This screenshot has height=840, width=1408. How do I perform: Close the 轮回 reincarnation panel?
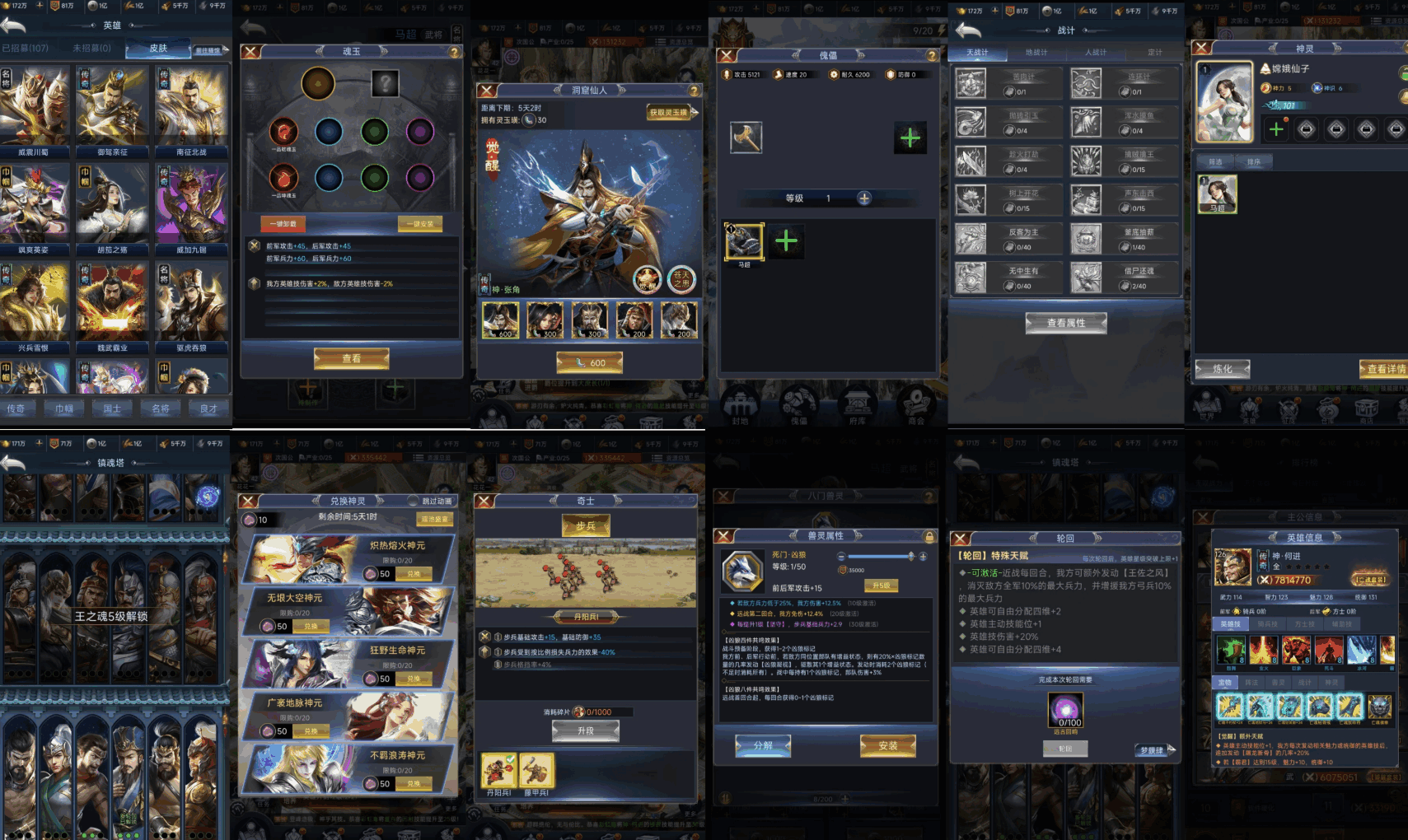pyautogui.click(x=960, y=539)
